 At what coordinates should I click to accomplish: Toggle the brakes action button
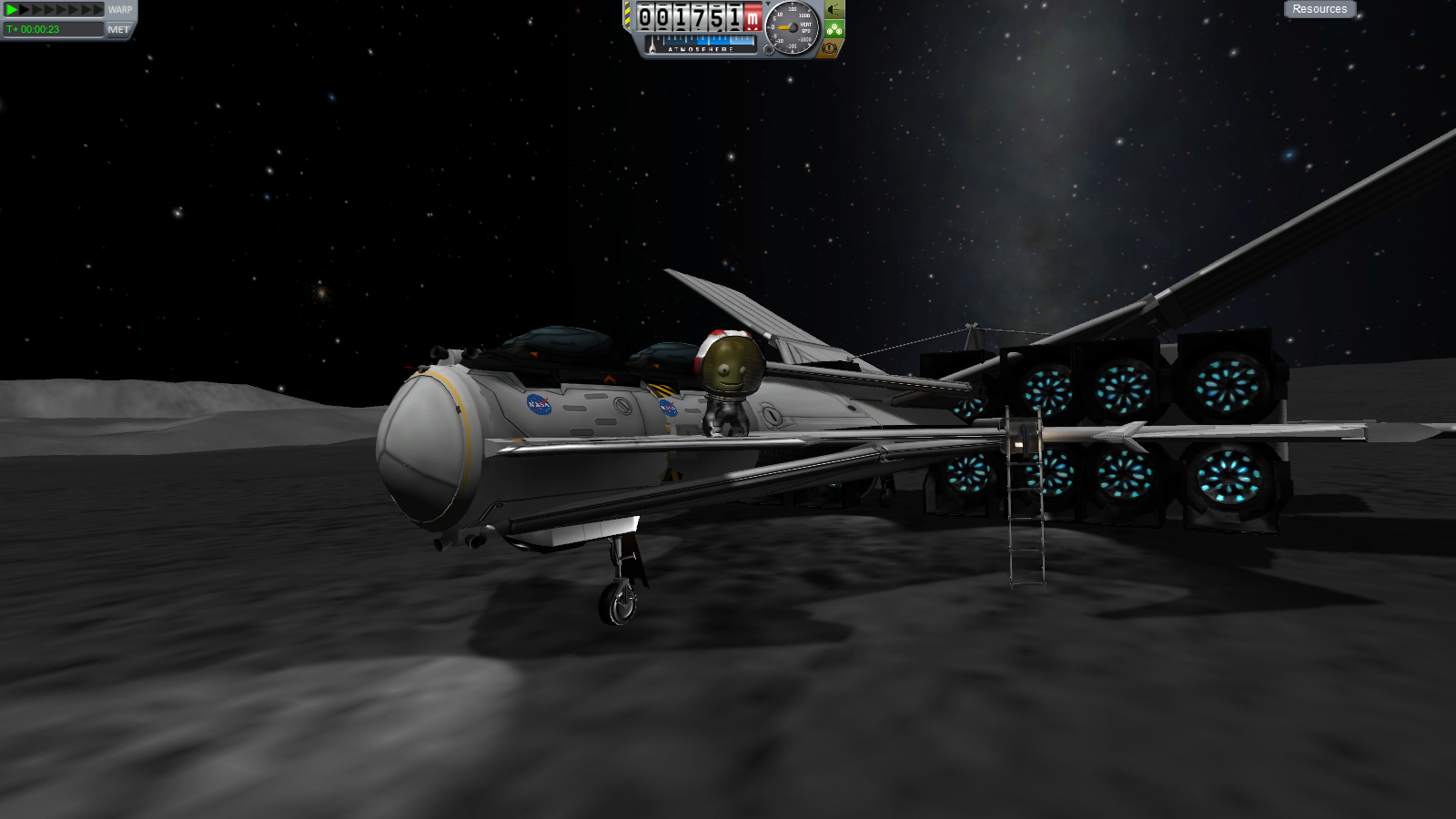829,48
